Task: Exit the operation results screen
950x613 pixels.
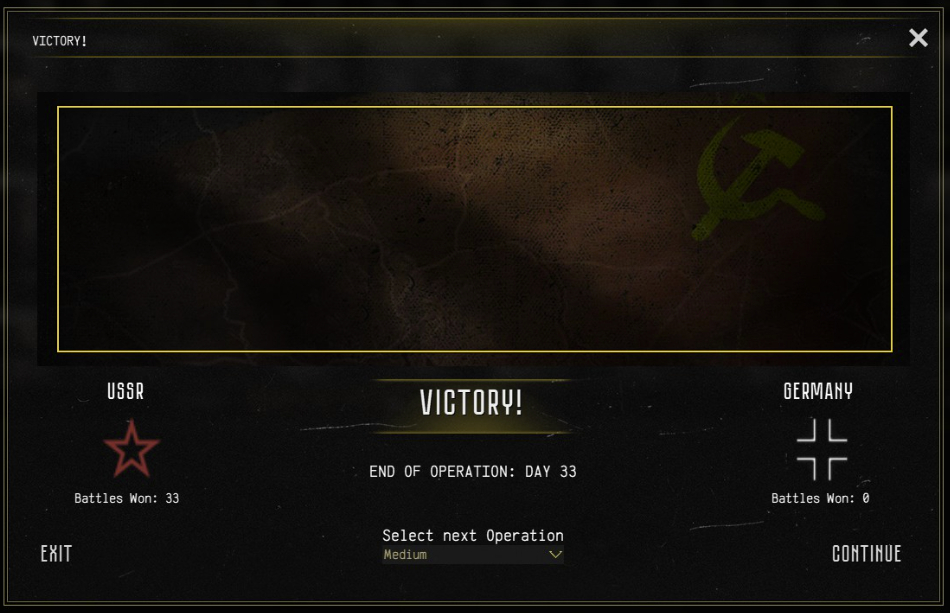Action: click(x=56, y=554)
